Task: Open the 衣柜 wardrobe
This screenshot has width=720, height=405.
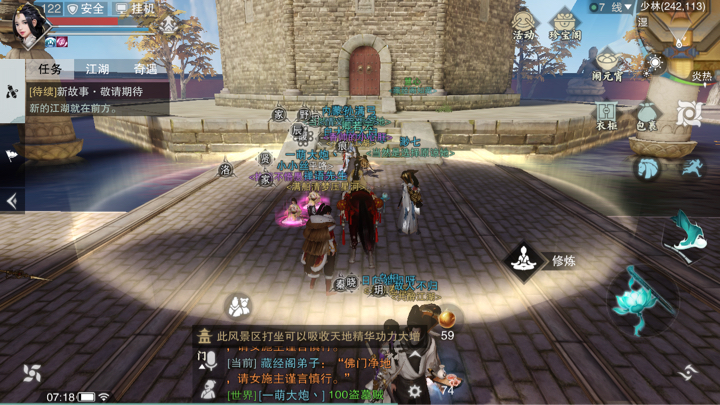Action: (x=606, y=115)
